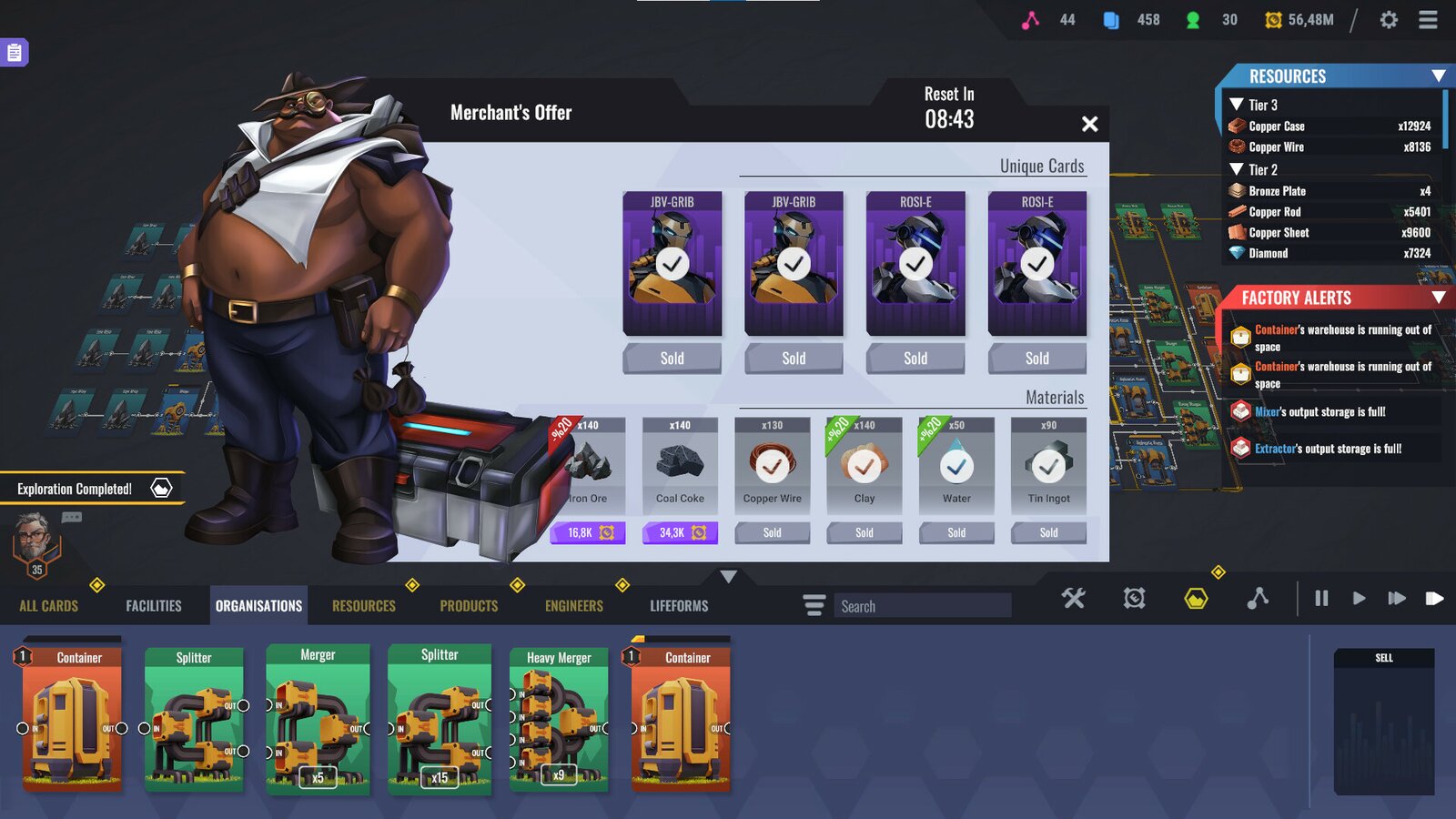Select the tools (hammer and wrench) icon
The width and height of the screenshot is (1456, 819).
point(1073,598)
